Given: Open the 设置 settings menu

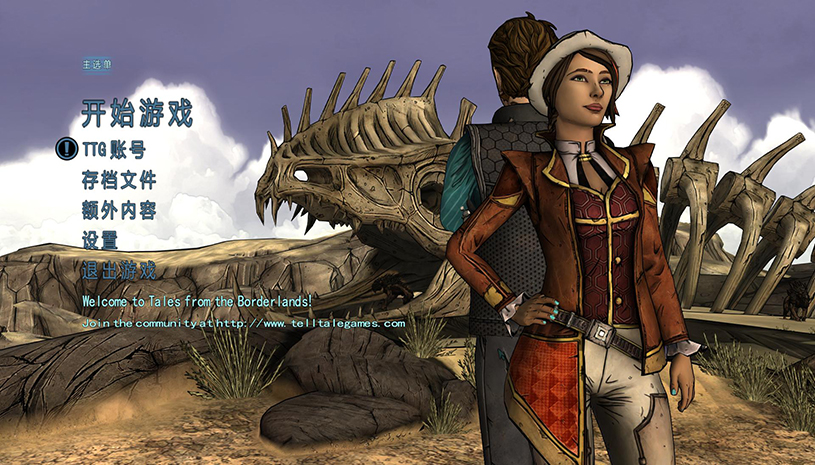Looking at the screenshot, I should click(x=100, y=240).
